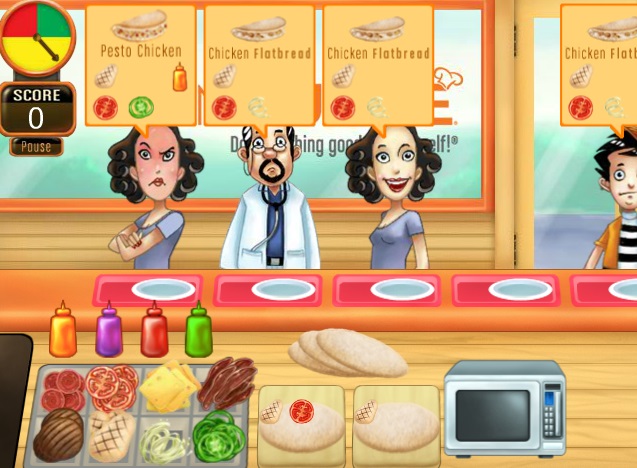Viewport: 637px width, 468px height.
Task: Pick the yellow cheese slices
Action: click(x=168, y=386)
